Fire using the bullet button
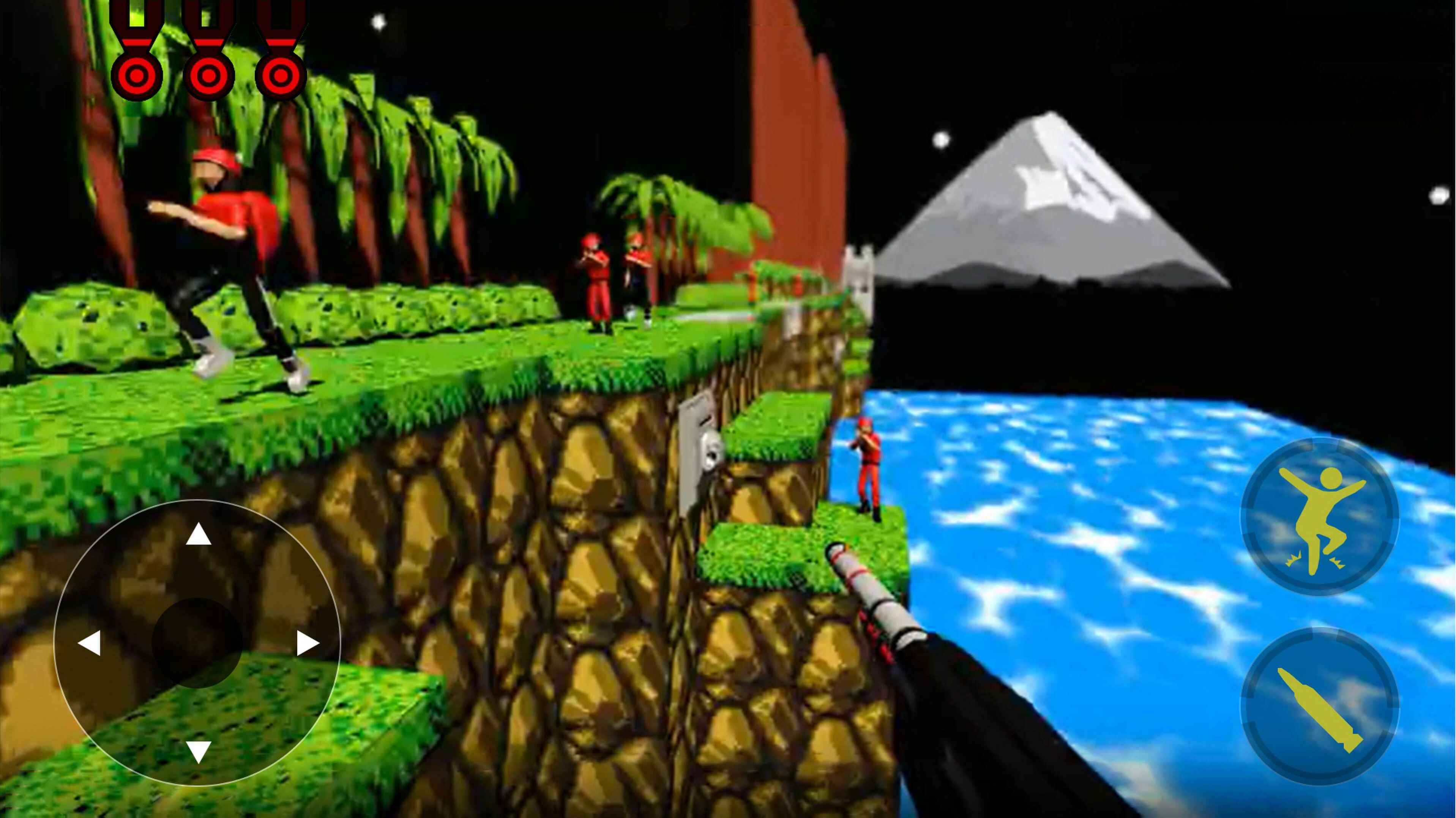The height and width of the screenshot is (818, 1456). click(x=1320, y=706)
